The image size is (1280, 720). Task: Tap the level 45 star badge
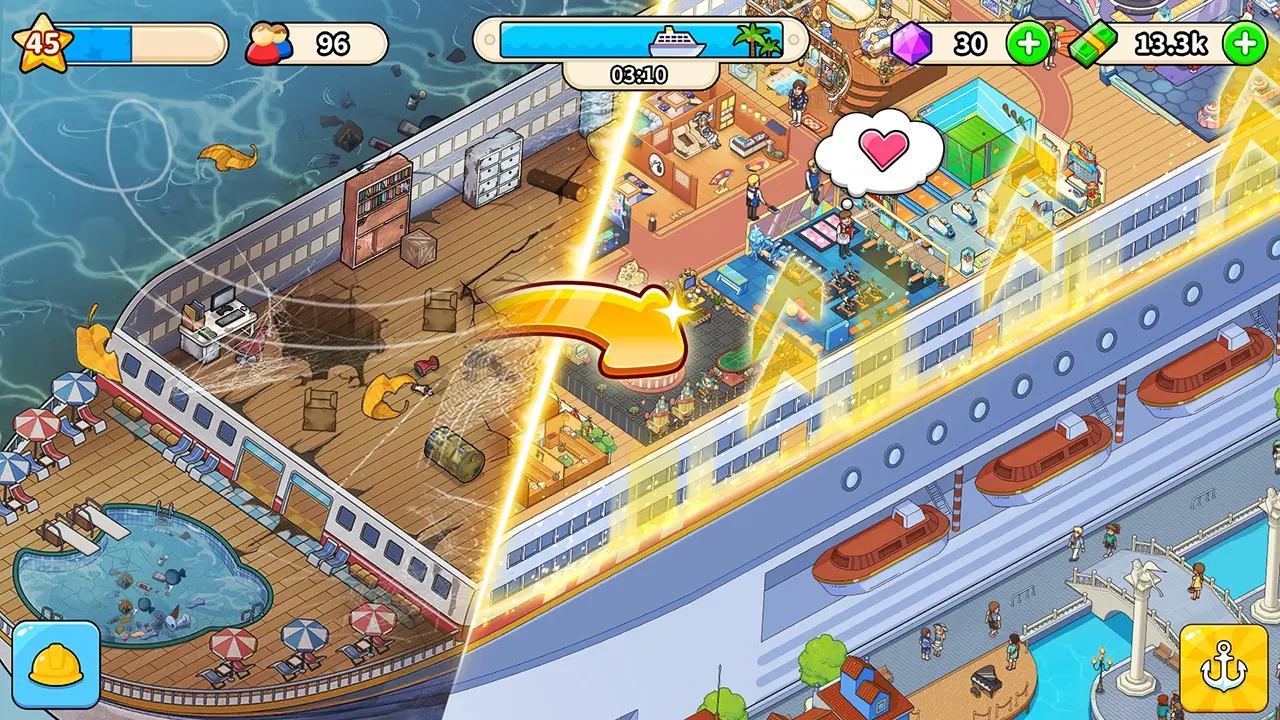point(42,44)
